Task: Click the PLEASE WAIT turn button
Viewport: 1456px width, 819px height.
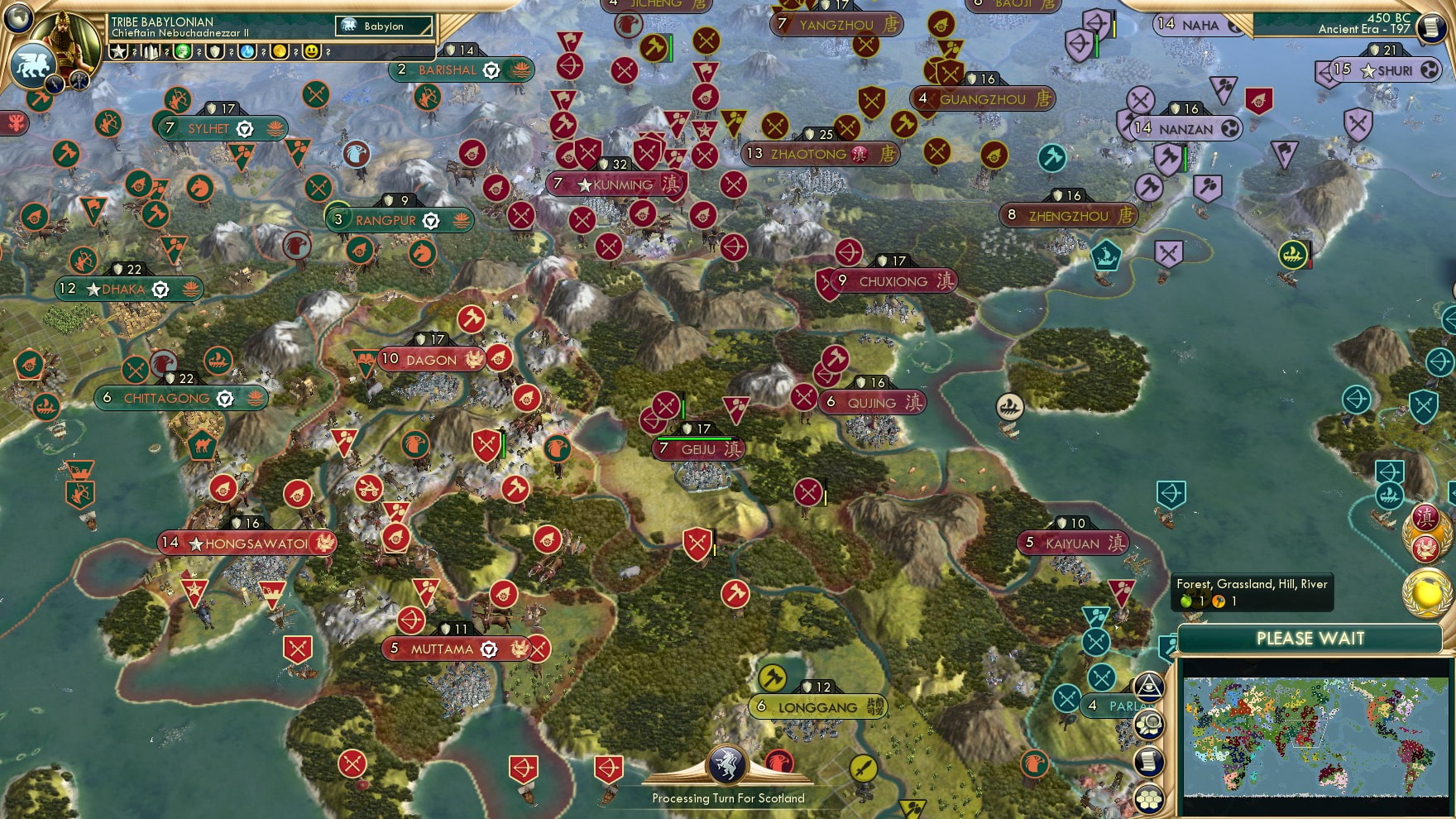Action: (1310, 639)
